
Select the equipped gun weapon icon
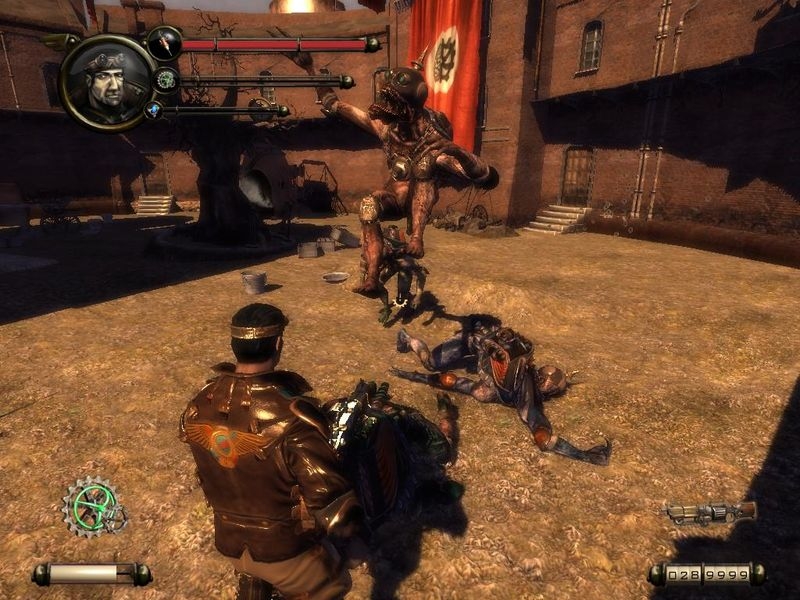coord(708,513)
